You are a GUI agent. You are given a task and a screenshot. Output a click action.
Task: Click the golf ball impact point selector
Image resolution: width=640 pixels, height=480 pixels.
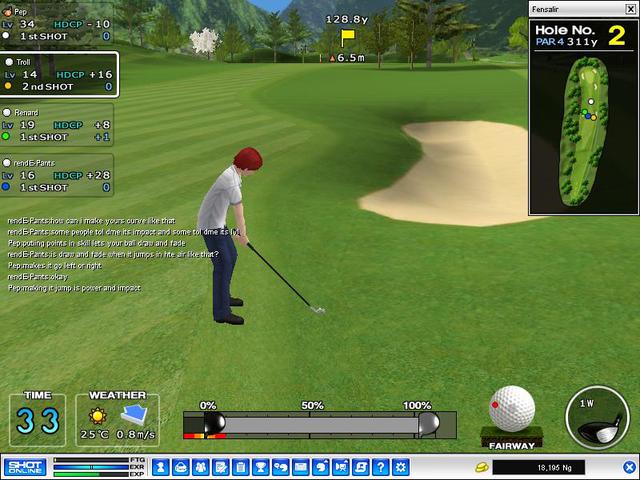[x=511, y=408]
